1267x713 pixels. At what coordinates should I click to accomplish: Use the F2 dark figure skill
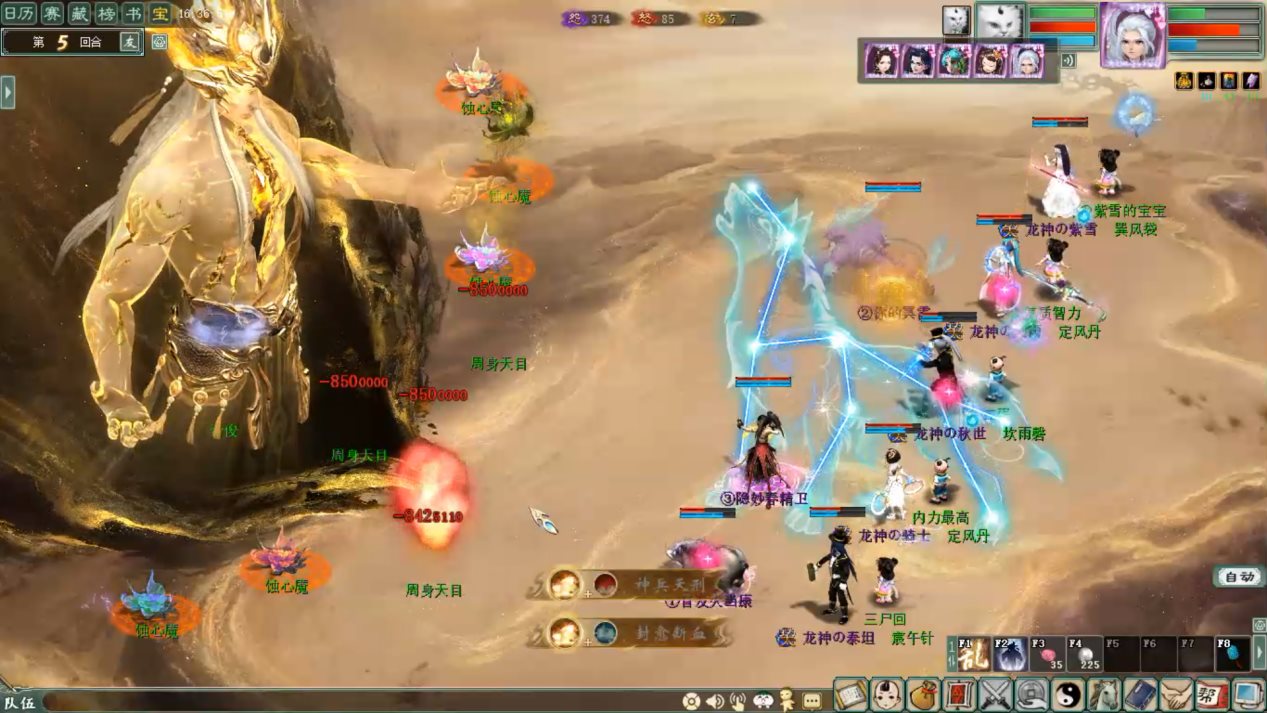pos(1011,654)
